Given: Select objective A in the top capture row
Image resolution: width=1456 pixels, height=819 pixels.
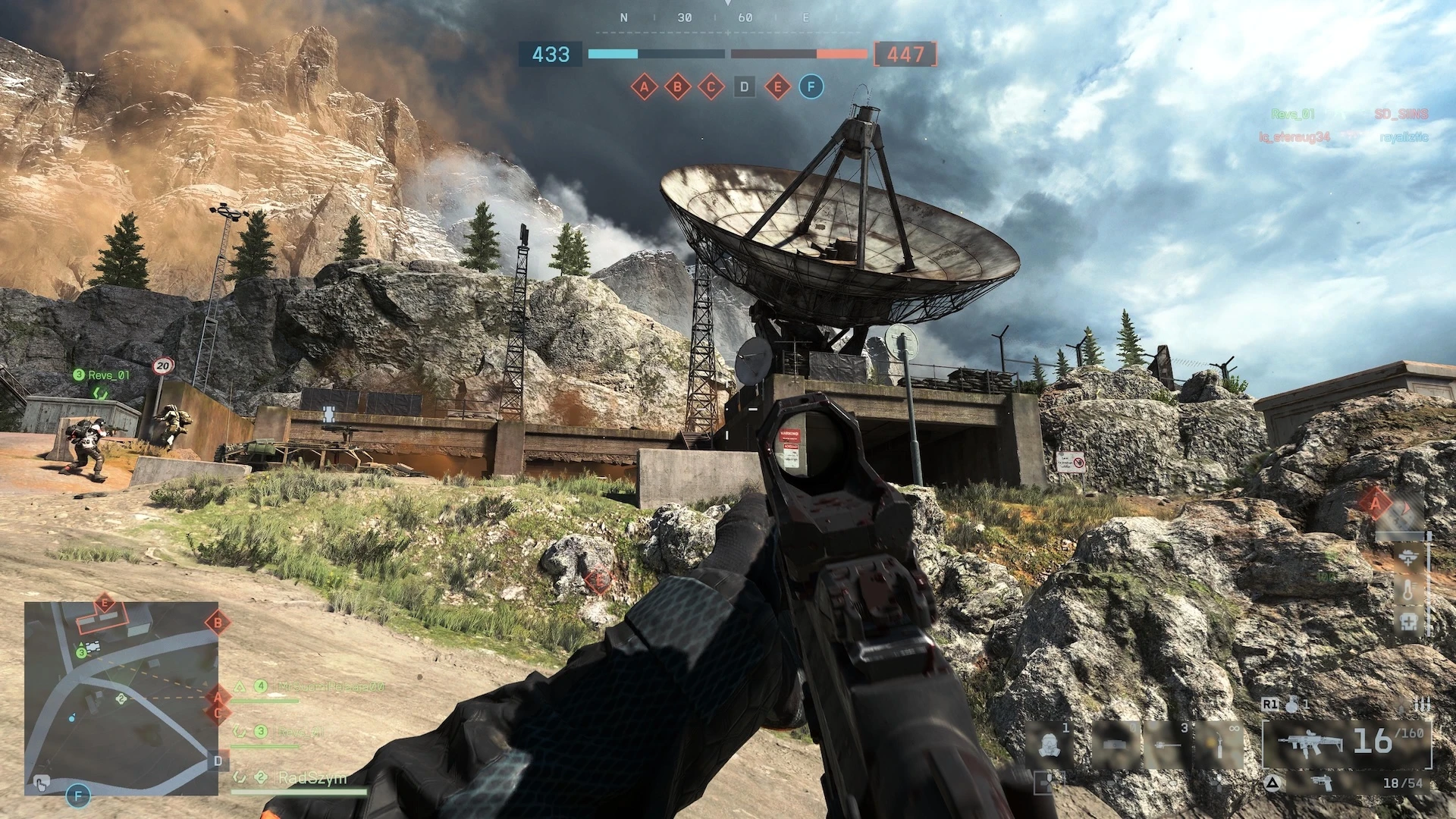Looking at the screenshot, I should 644,87.
